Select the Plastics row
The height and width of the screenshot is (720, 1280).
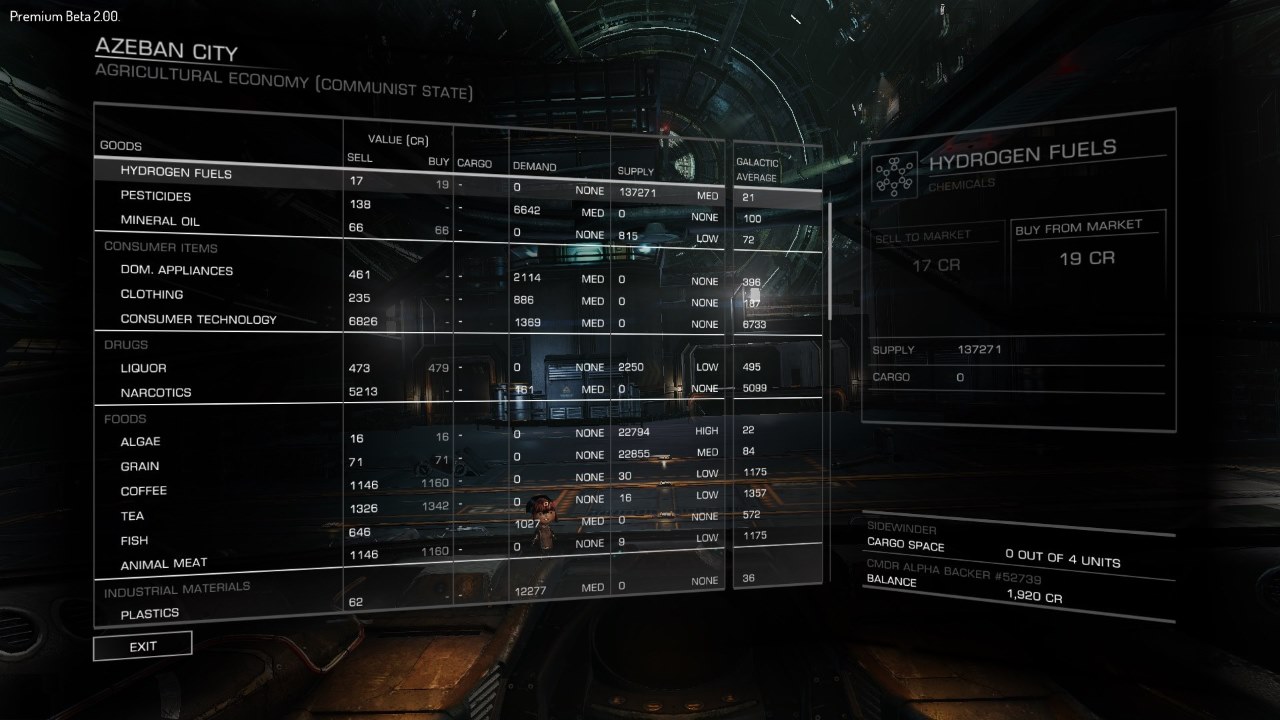149,613
